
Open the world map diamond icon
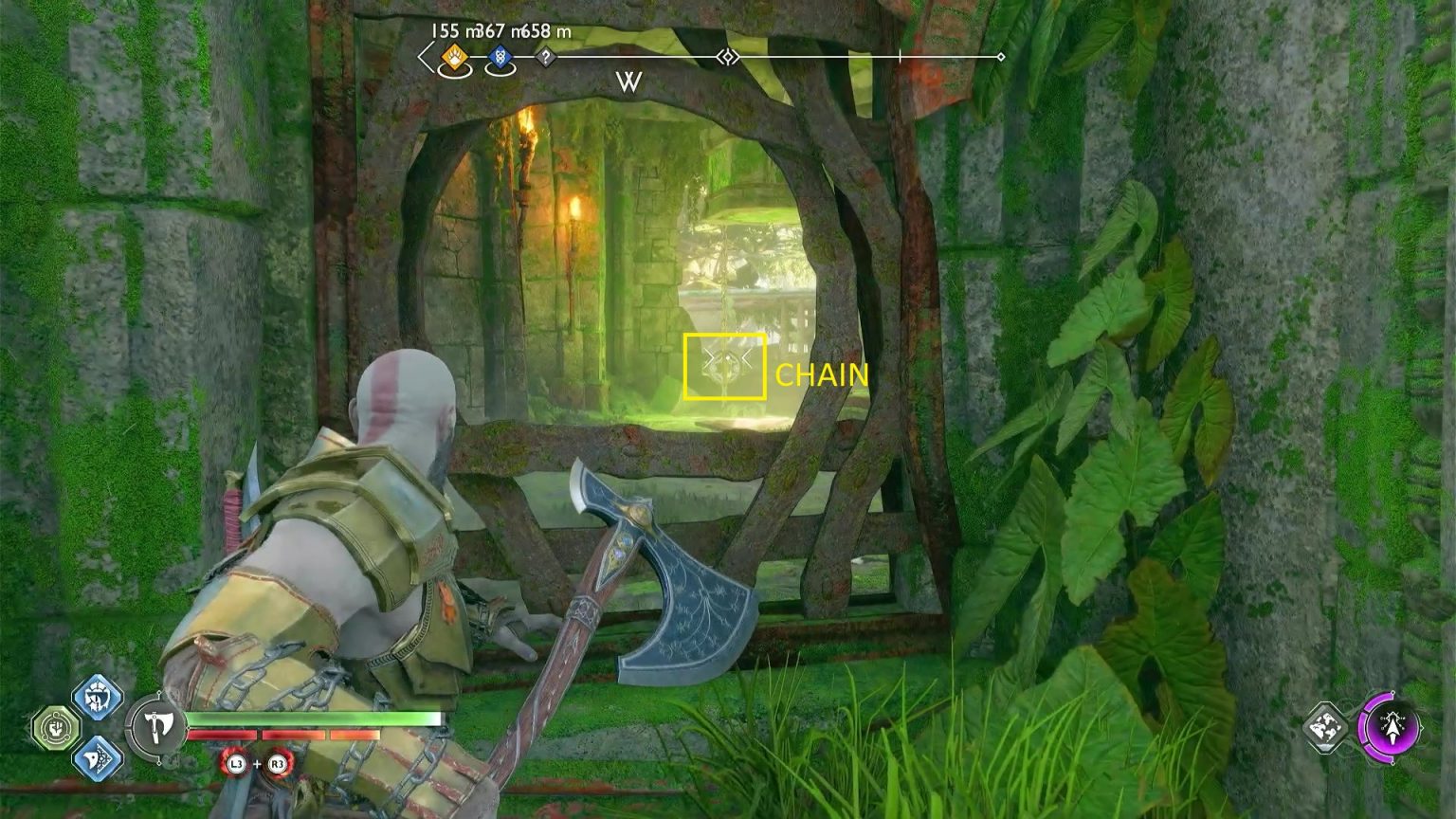[x=1325, y=730]
